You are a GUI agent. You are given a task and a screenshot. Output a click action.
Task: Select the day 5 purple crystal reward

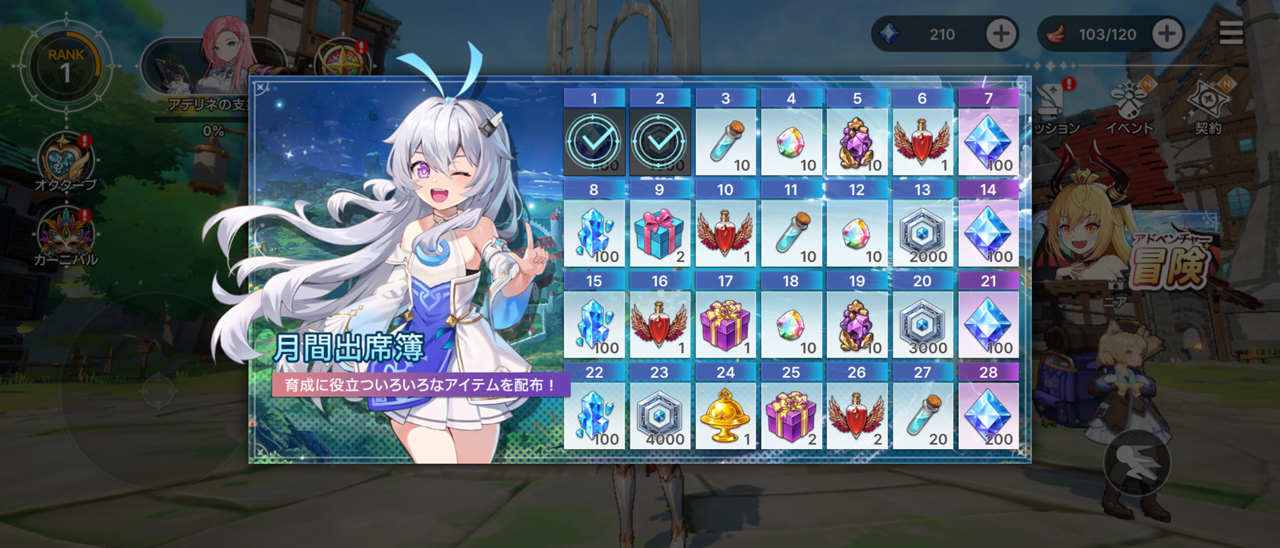pos(857,142)
